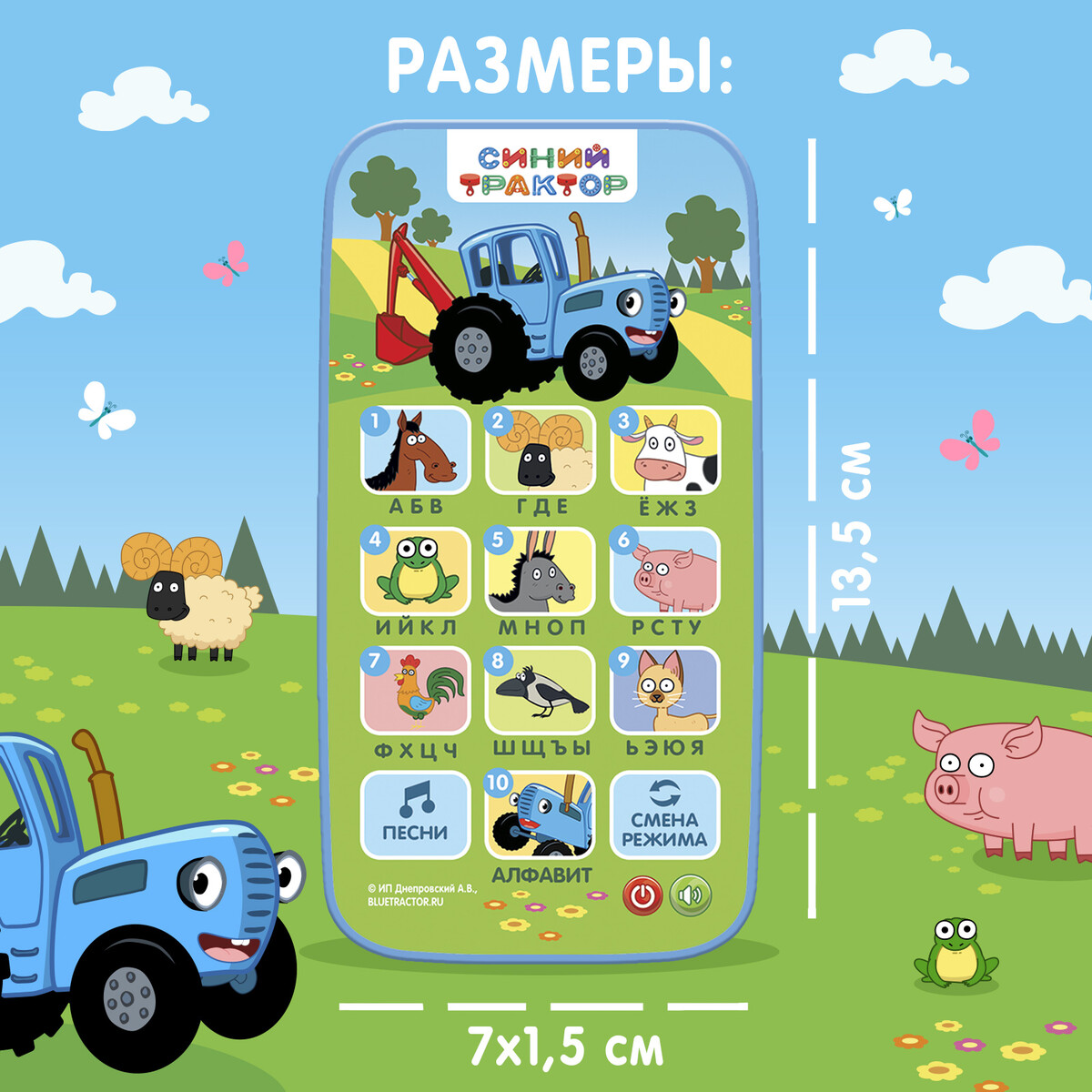This screenshot has height=1092, width=1092.
Task: Choose the cat button number 9
Action: [x=665, y=691]
